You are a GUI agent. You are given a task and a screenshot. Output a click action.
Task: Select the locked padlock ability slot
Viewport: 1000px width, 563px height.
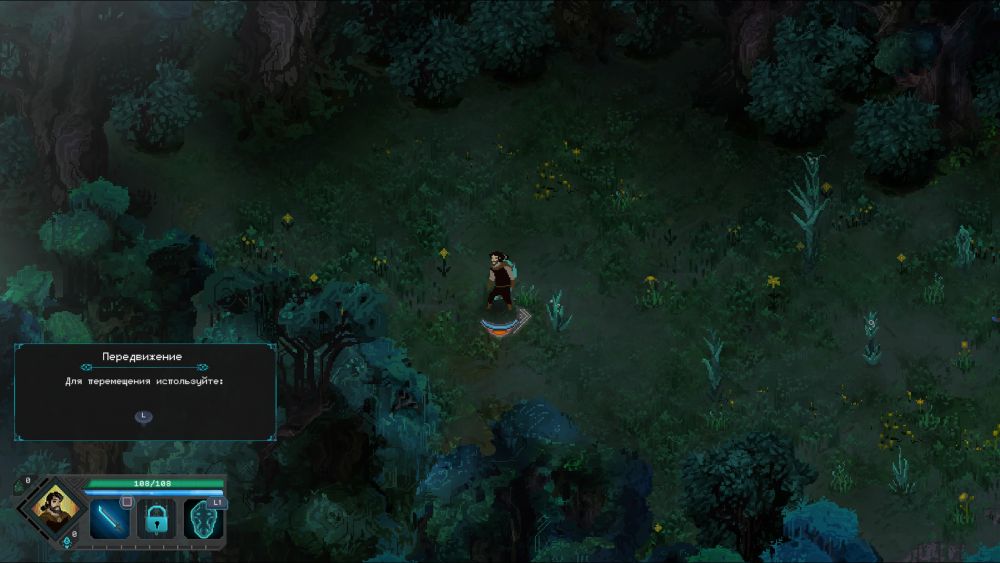click(156, 518)
